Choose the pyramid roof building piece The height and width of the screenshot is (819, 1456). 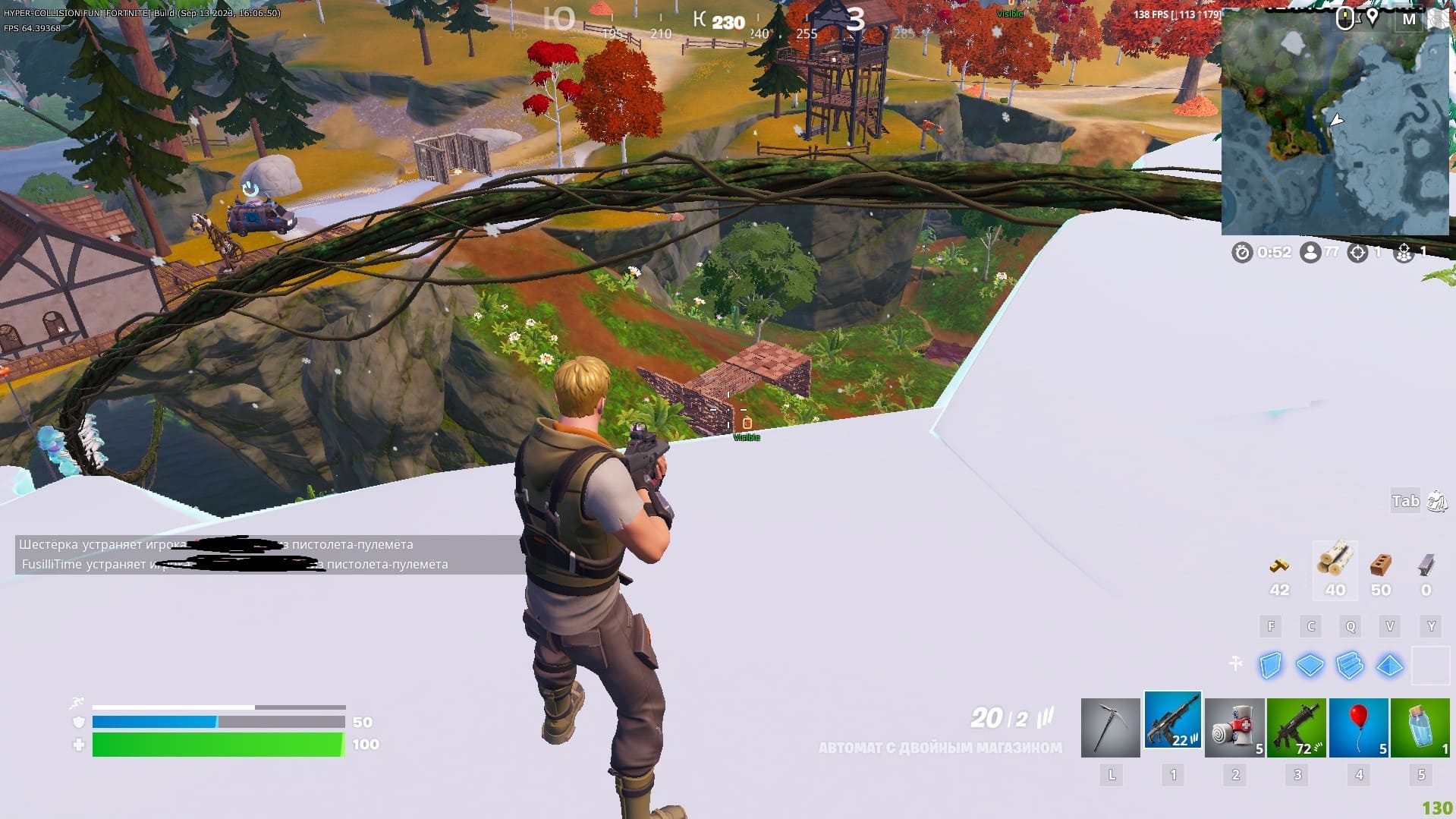click(1389, 666)
